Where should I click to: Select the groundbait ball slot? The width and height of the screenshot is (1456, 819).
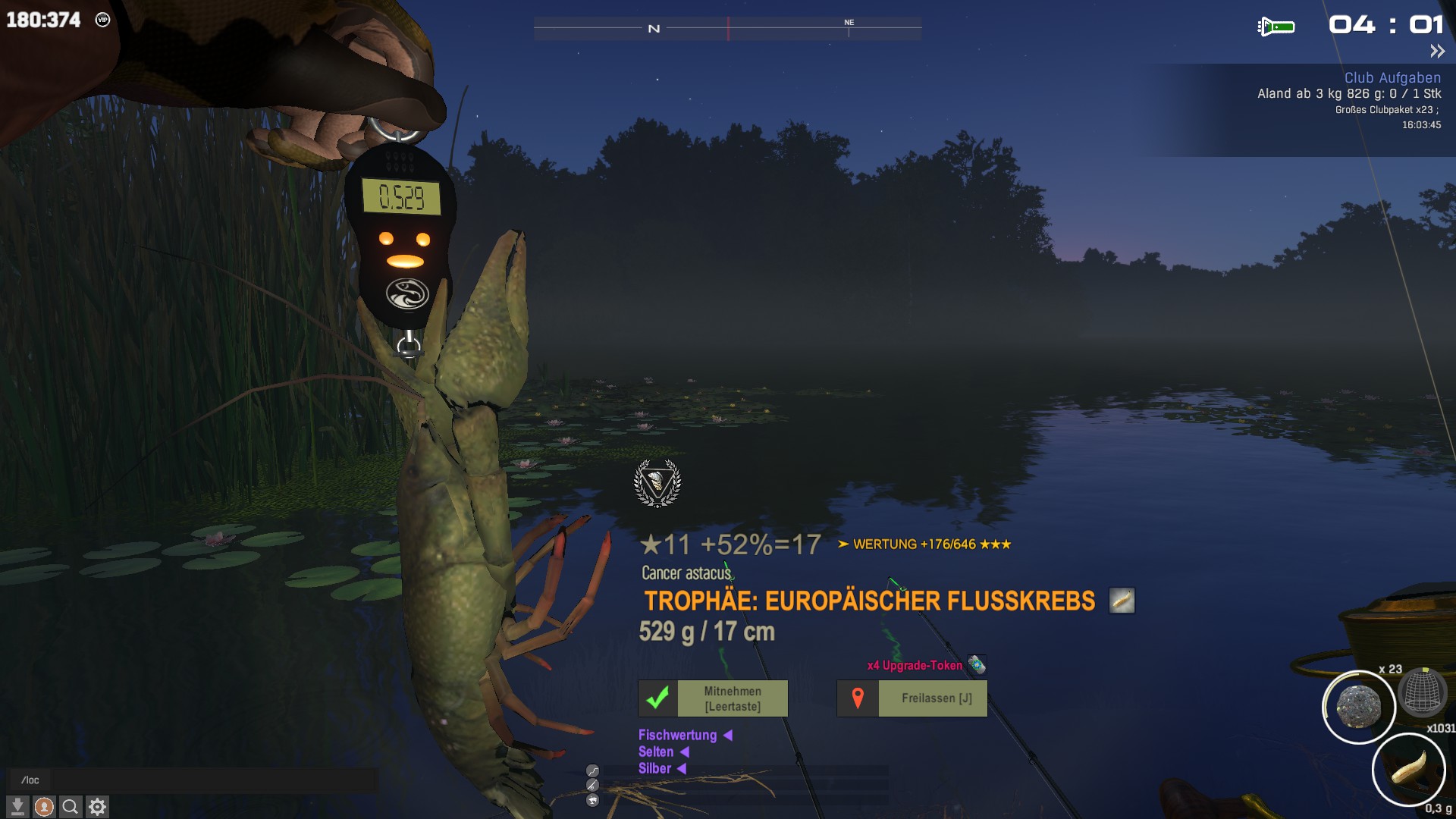click(x=1358, y=707)
